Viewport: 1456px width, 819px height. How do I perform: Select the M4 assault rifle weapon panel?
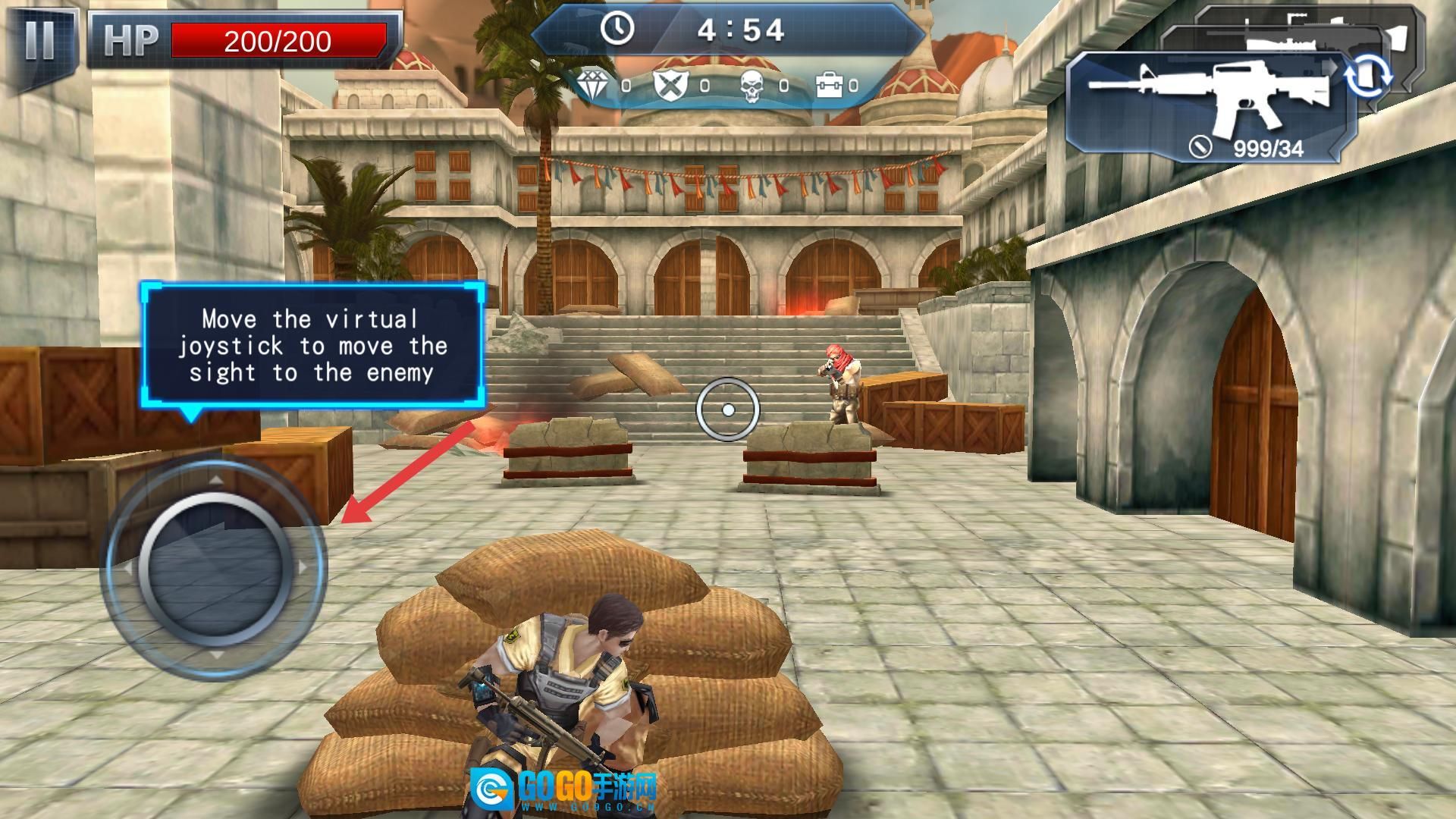[1206, 106]
